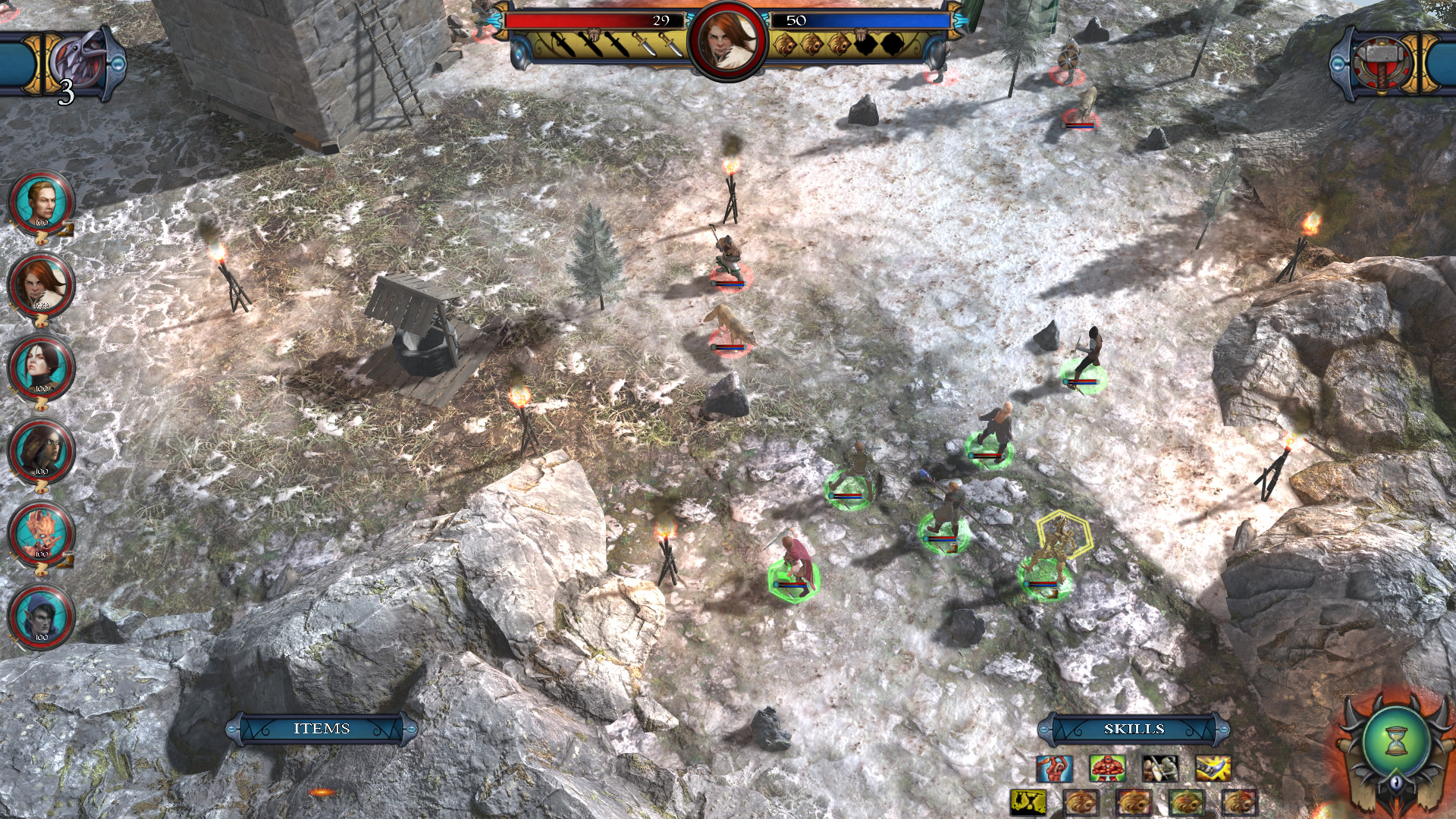Use the shield-bearing warrior skill icon
This screenshot has height=819, width=1456.
[1160, 767]
